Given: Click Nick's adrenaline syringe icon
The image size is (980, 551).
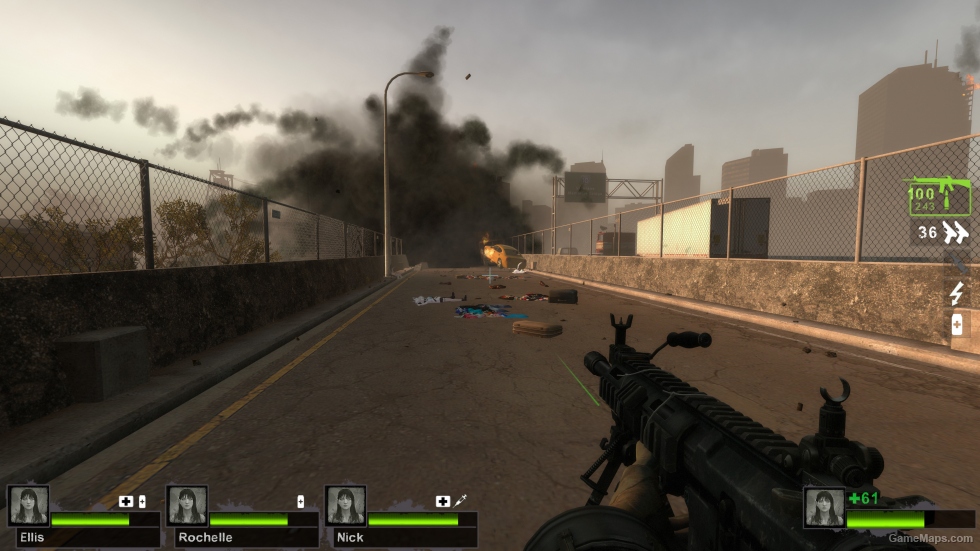Looking at the screenshot, I should (x=460, y=501).
